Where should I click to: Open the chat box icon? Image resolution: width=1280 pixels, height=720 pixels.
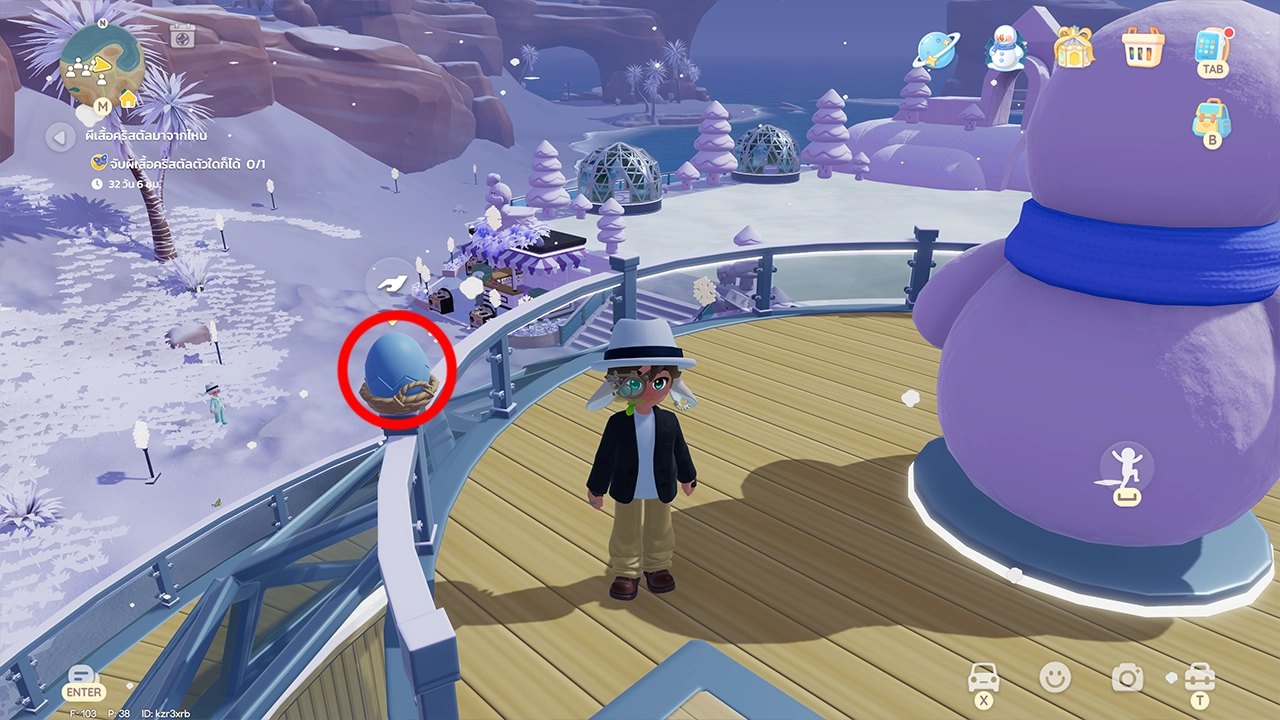click(83, 676)
